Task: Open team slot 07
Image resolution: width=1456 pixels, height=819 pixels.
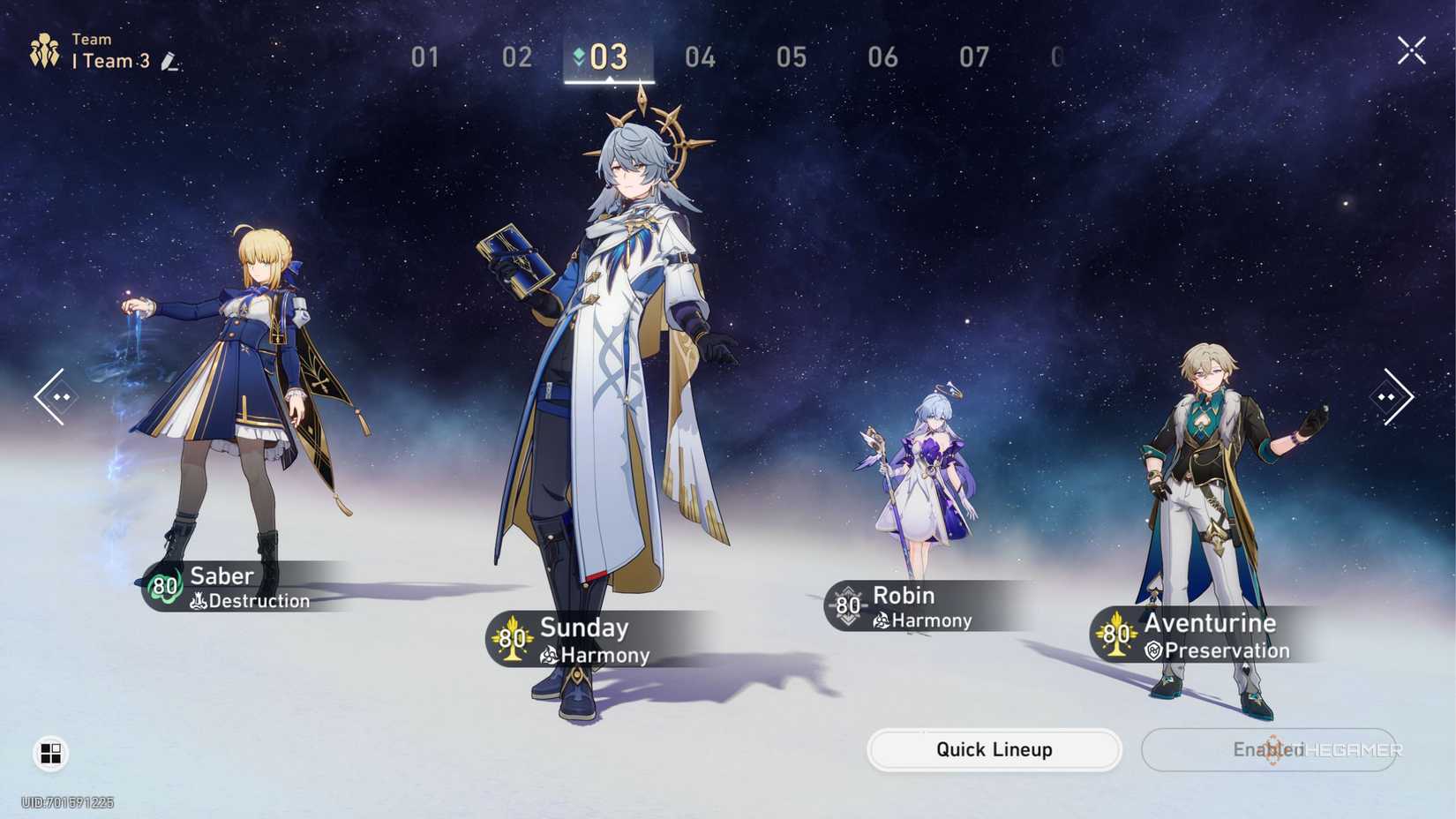Action: [975, 57]
